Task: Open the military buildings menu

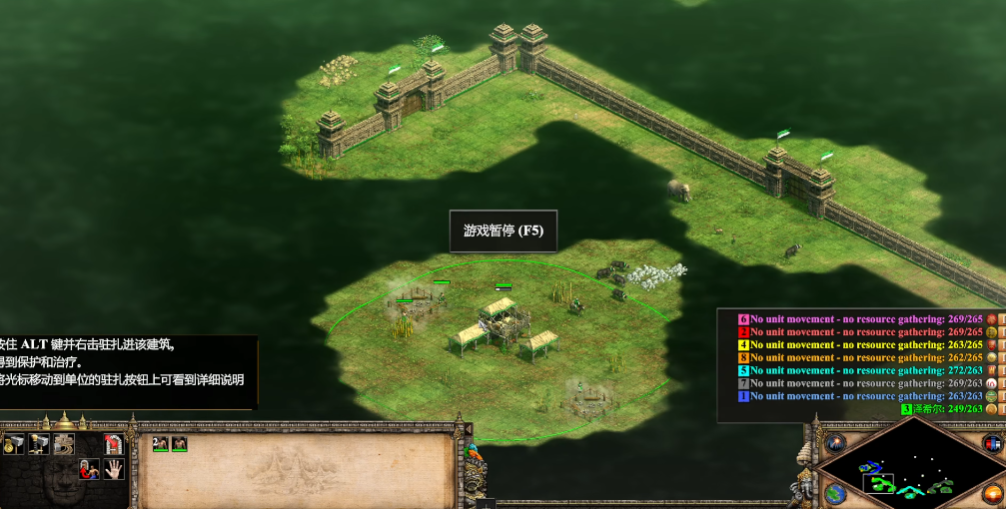Action: 39,444
